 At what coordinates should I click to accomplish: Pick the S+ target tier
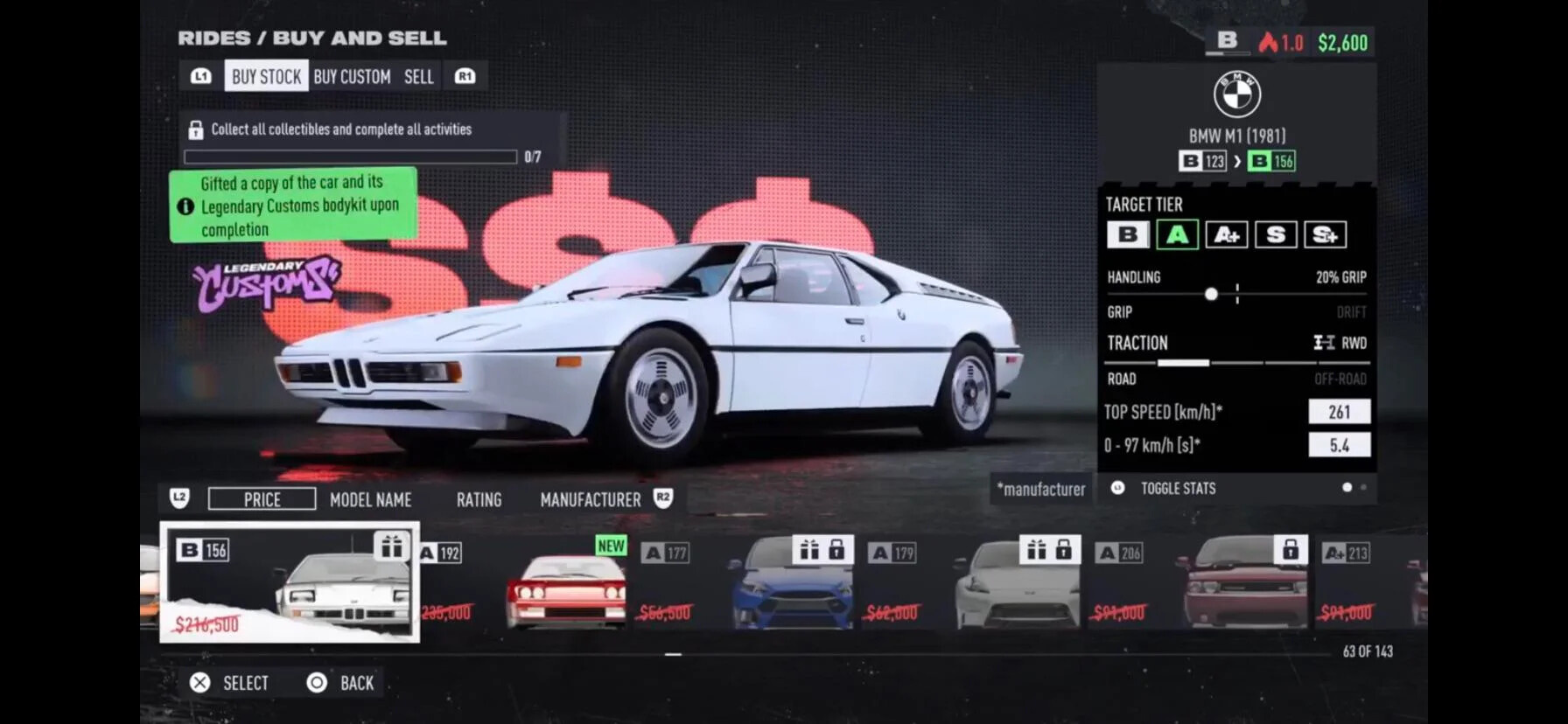tap(1325, 234)
